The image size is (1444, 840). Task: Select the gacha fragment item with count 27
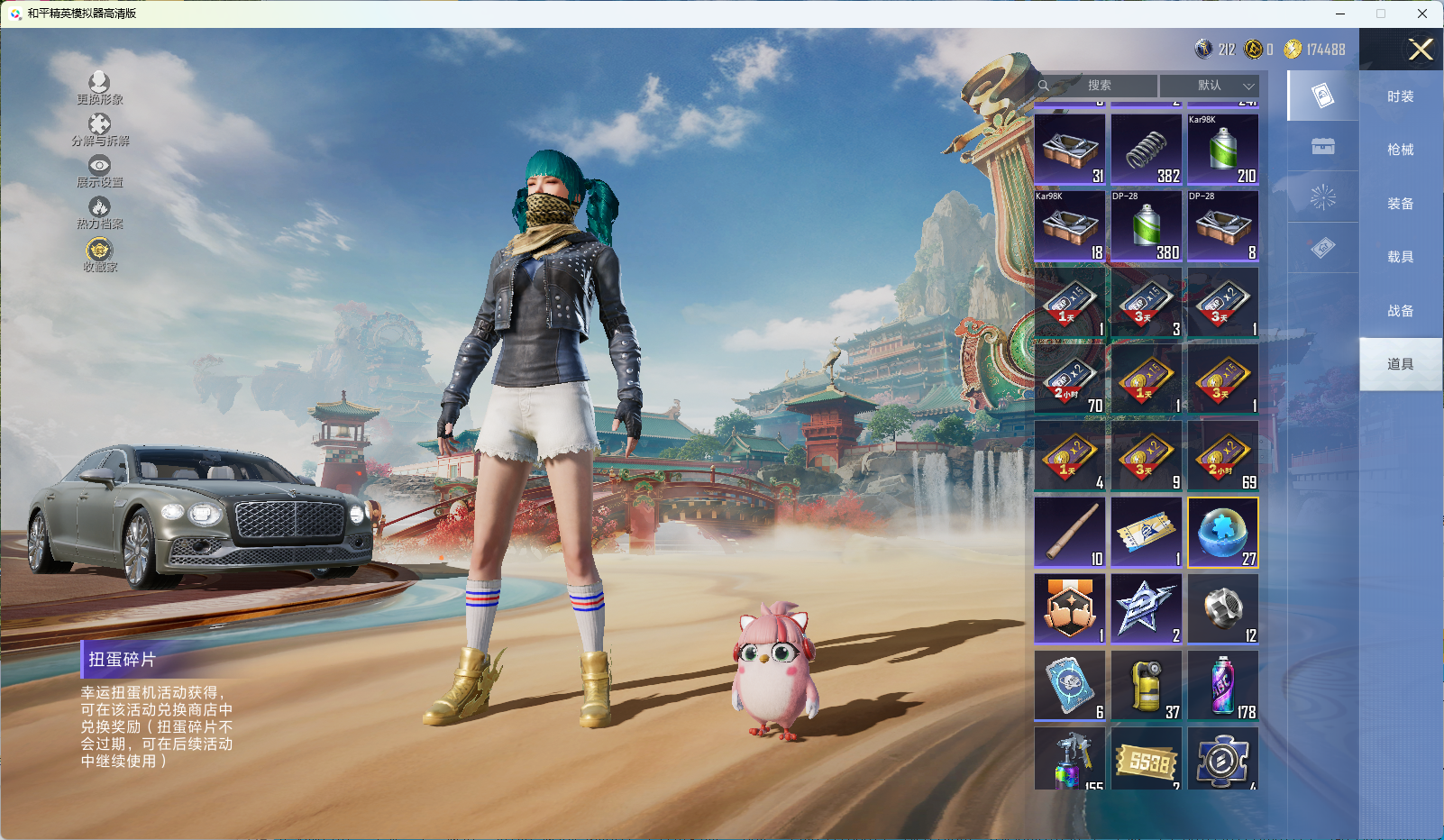pos(1223,533)
